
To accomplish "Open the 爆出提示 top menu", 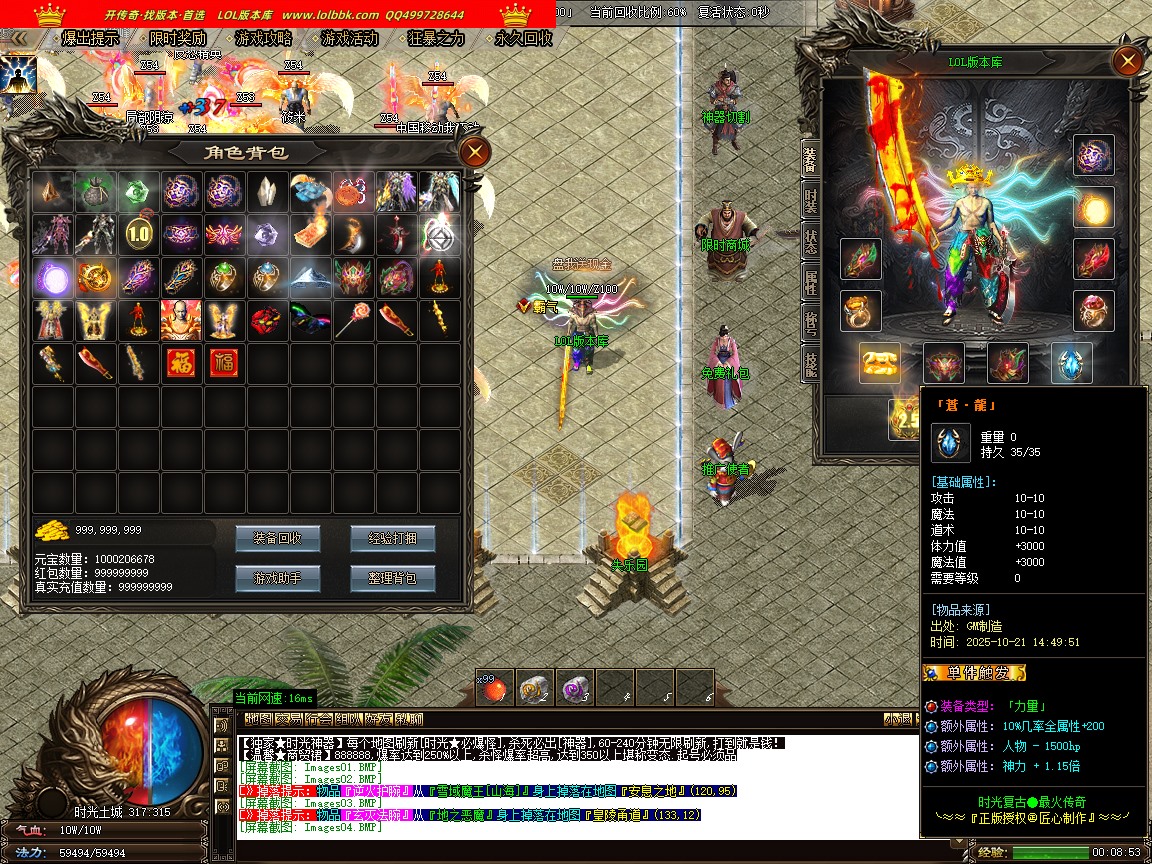I will (89, 39).
